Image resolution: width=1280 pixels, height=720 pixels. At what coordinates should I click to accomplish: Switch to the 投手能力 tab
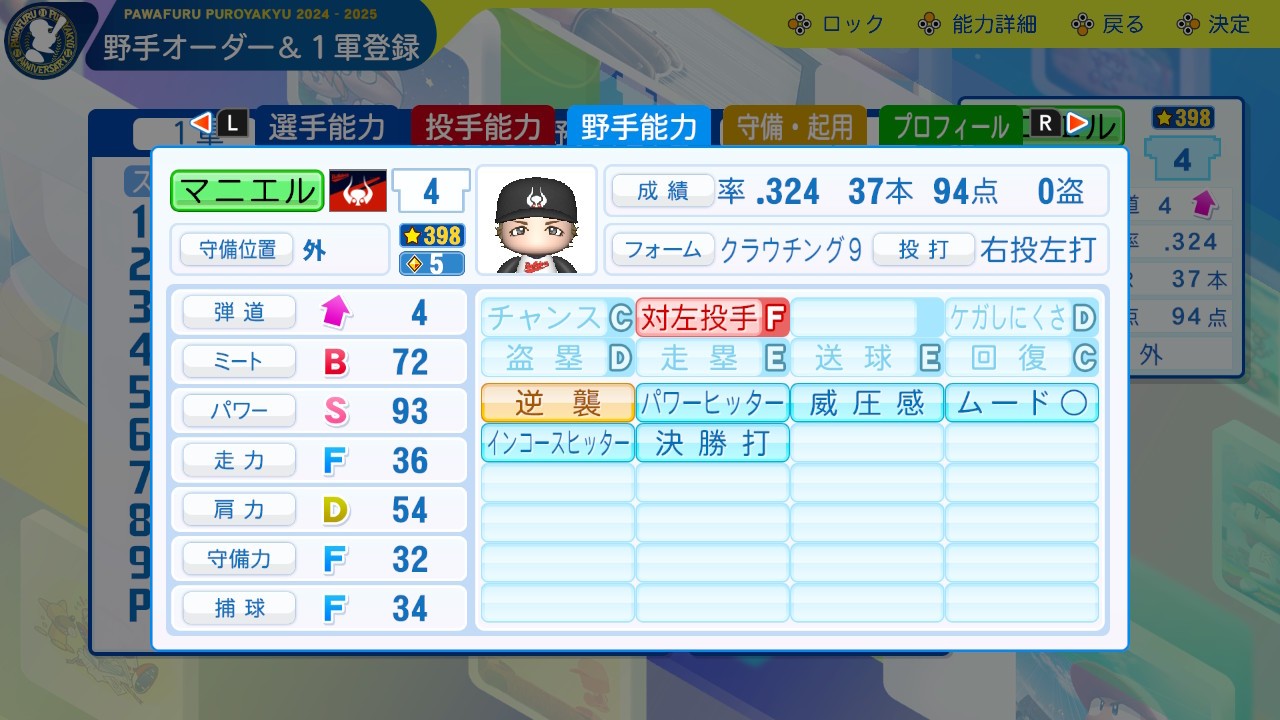click(x=482, y=126)
